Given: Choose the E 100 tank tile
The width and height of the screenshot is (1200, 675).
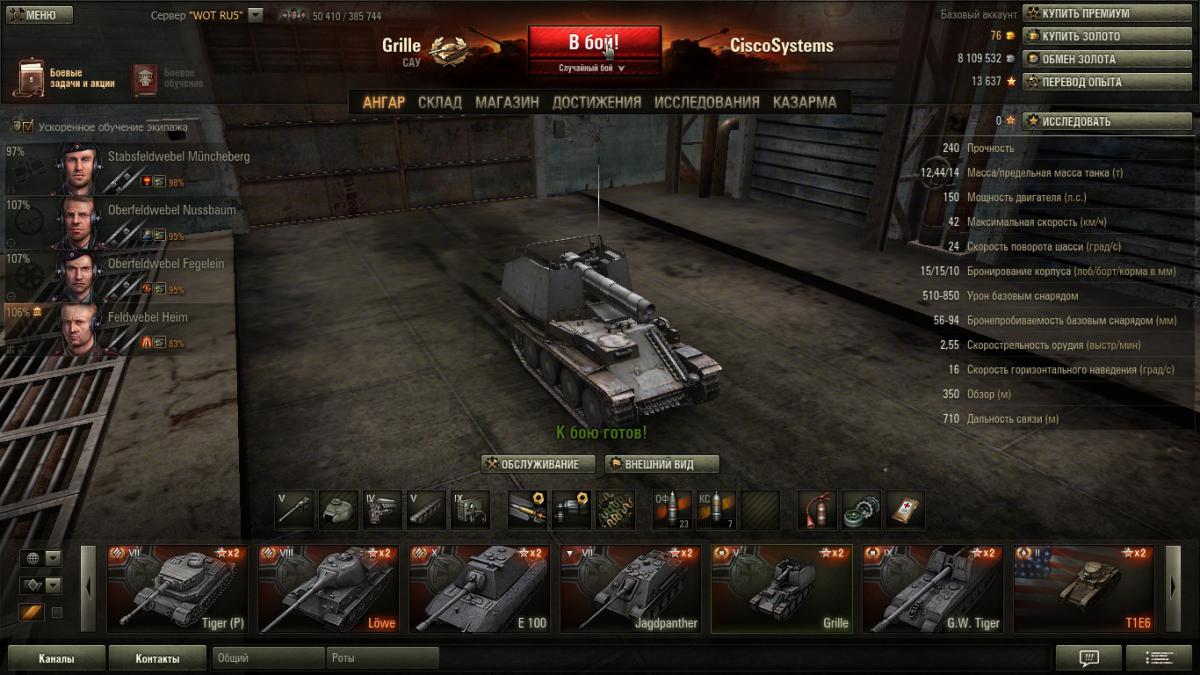Looking at the screenshot, I should point(480,589).
